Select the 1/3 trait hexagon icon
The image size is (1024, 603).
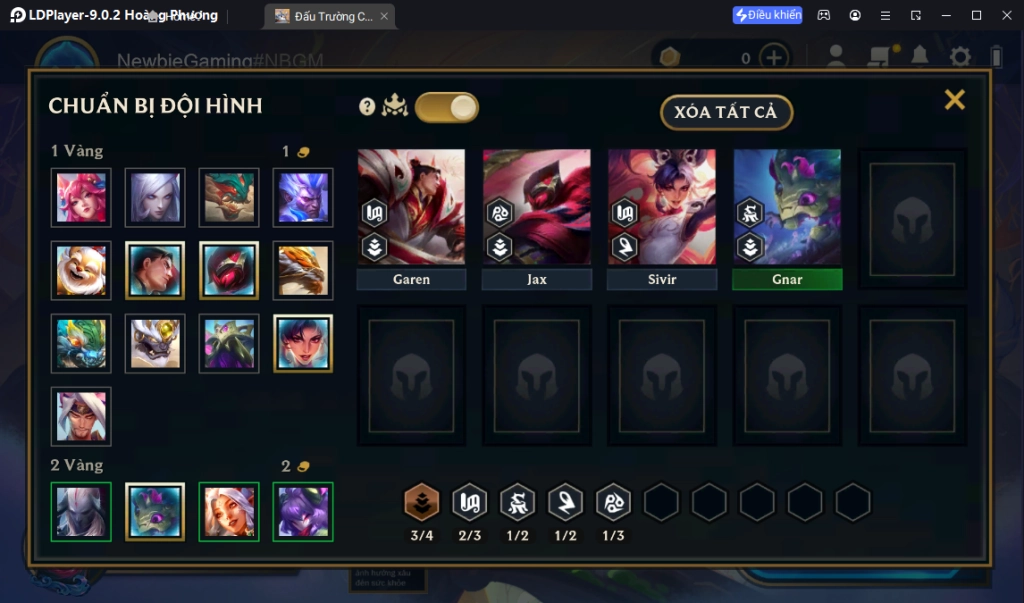[x=614, y=502]
